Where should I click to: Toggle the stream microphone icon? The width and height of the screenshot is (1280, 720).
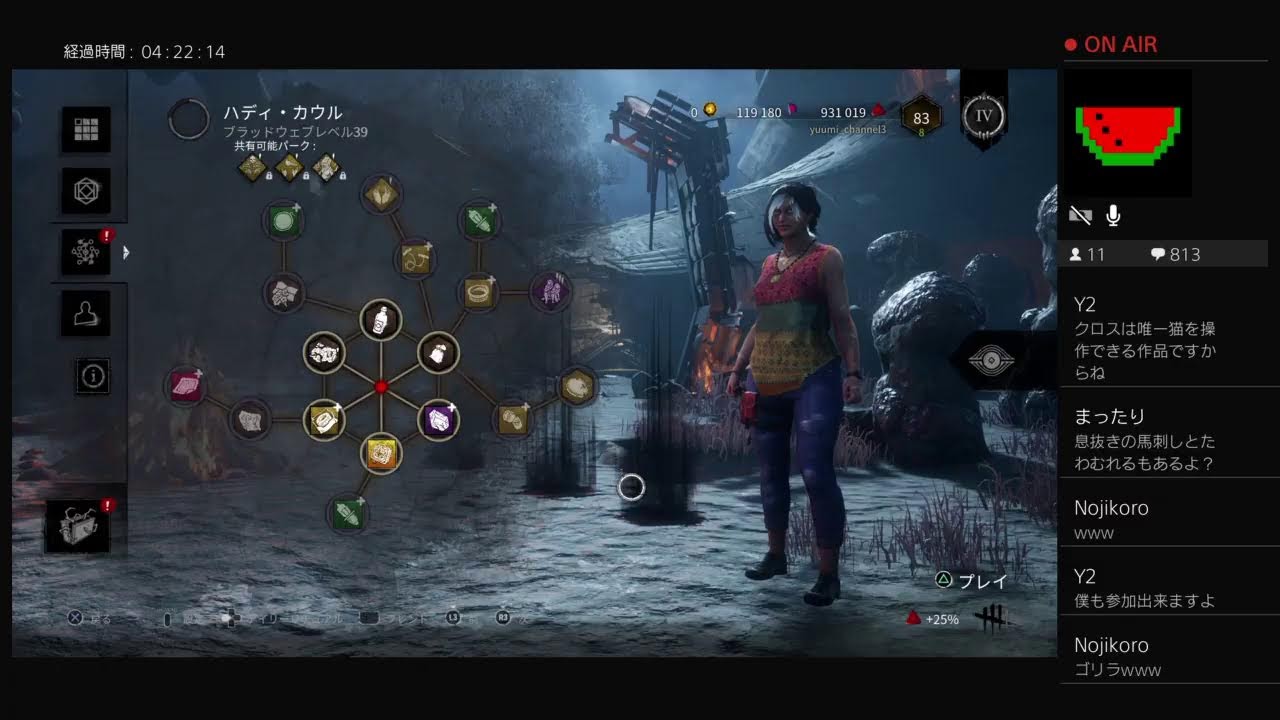[1113, 215]
